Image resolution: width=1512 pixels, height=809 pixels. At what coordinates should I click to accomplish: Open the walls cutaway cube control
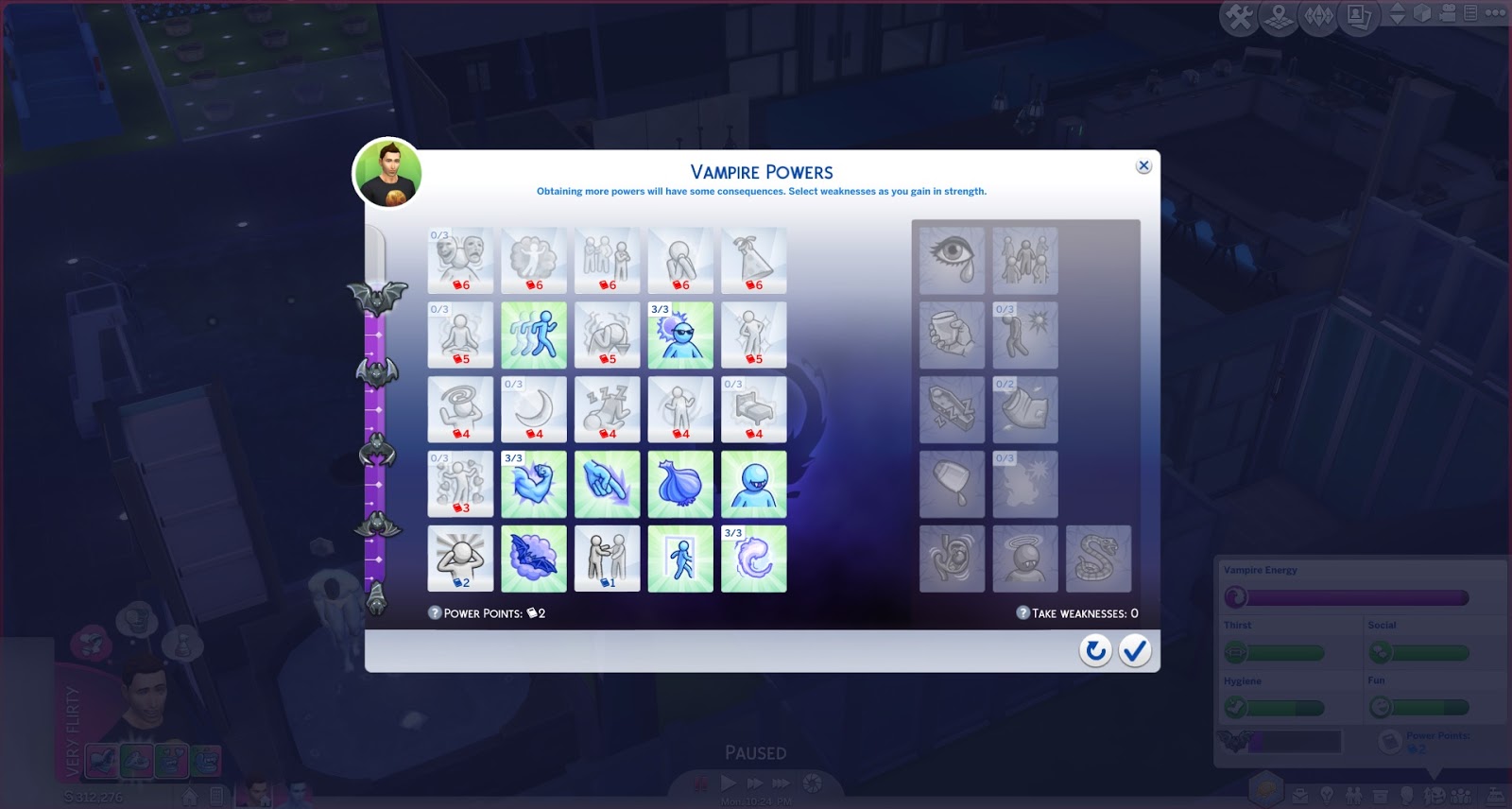(1421, 14)
